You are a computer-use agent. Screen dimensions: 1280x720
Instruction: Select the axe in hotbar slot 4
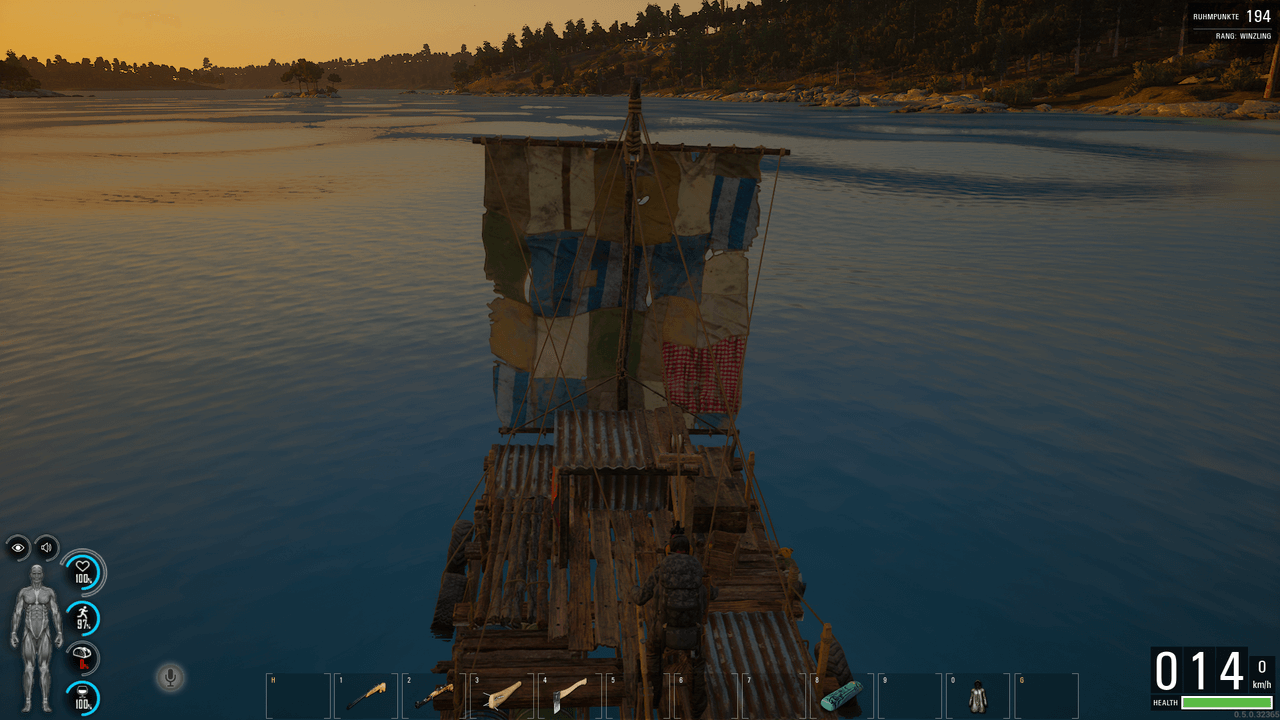click(570, 695)
